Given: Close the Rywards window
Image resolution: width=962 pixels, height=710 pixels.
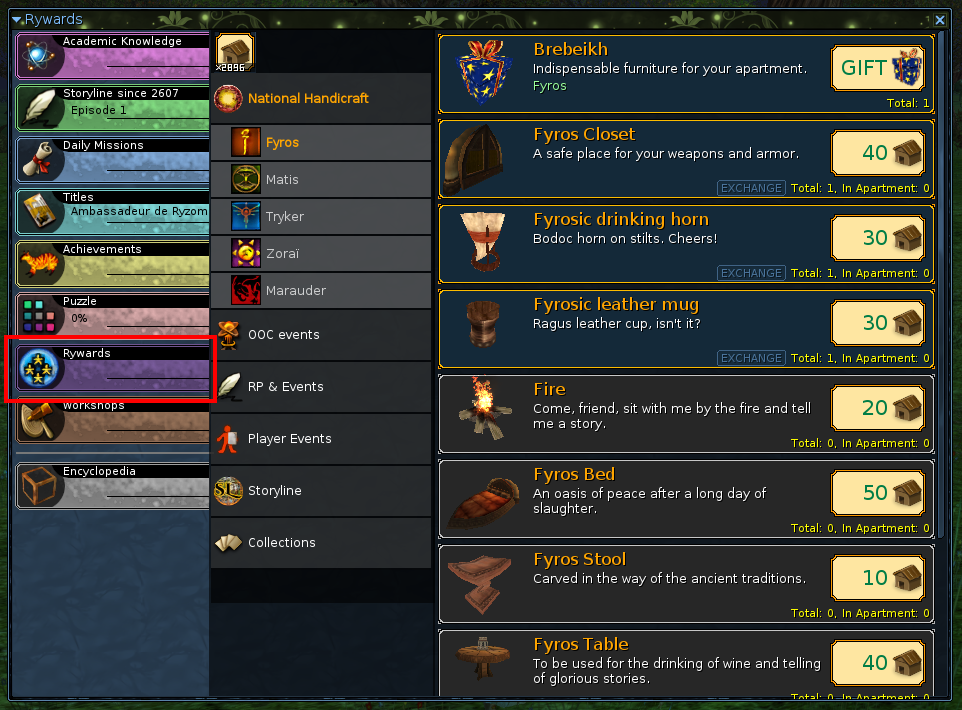Looking at the screenshot, I should click(x=940, y=19).
